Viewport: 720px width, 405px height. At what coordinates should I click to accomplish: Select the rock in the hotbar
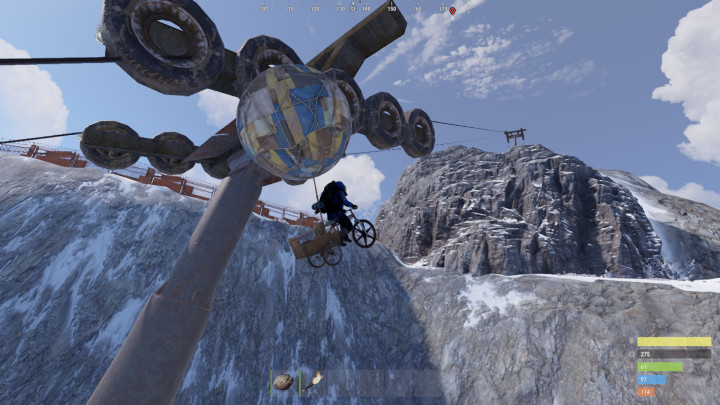point(284,381)
